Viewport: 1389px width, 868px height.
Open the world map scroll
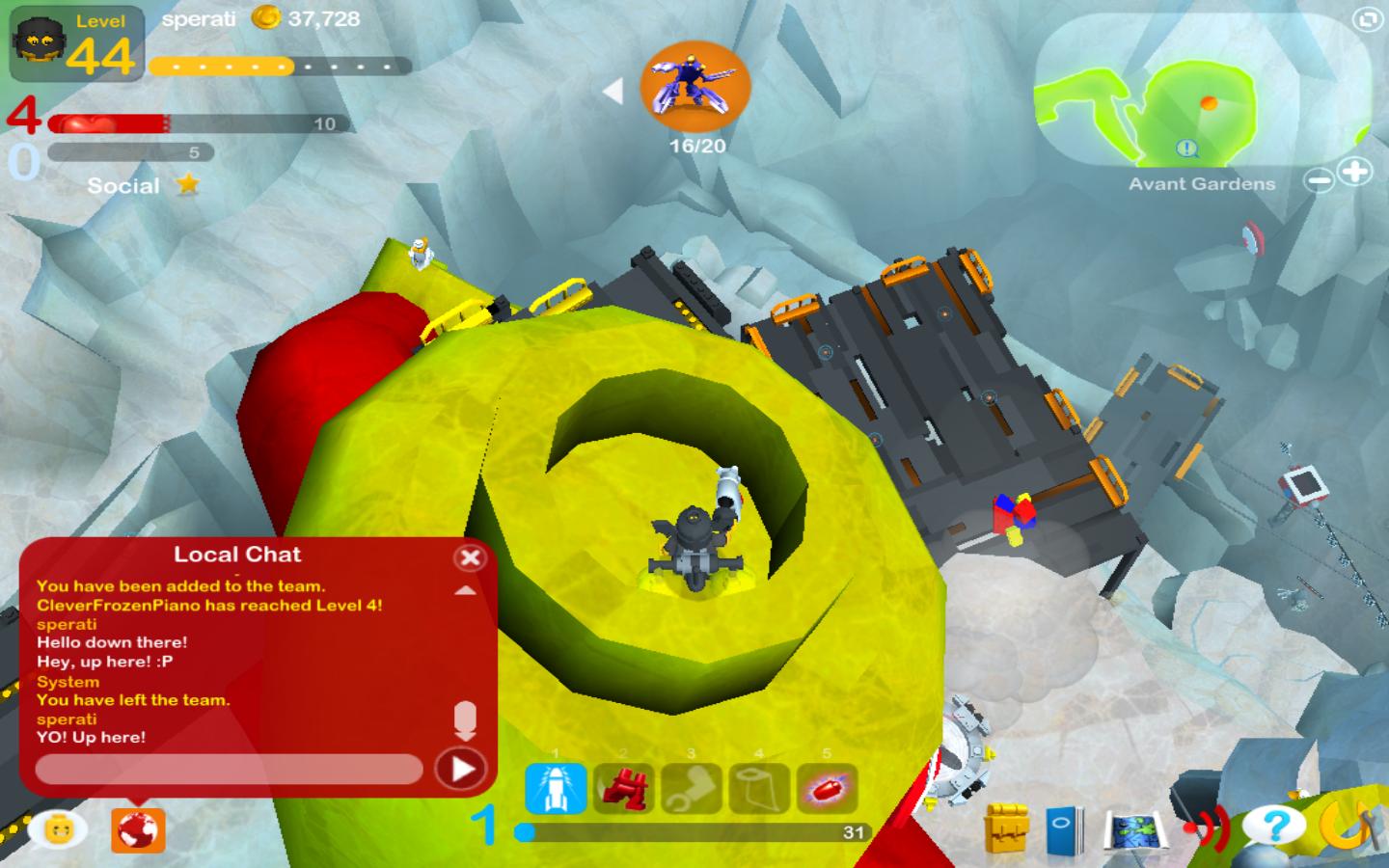[1135, 830]
